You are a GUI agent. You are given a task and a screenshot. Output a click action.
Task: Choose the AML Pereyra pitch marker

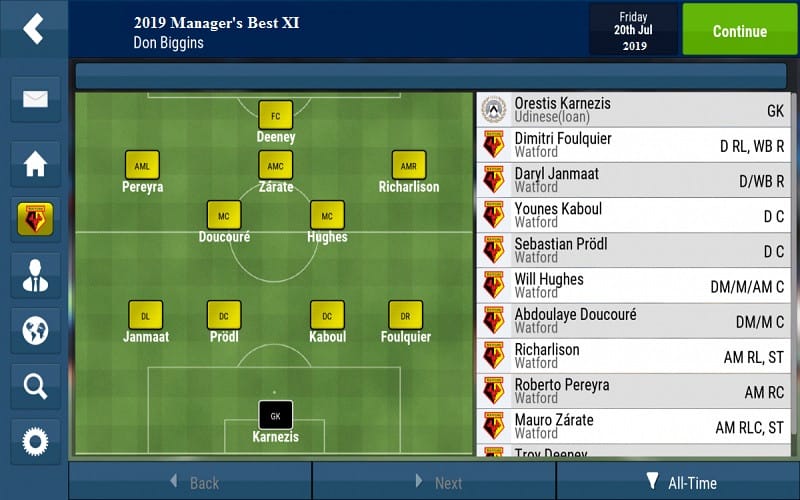tap(142, 166)
